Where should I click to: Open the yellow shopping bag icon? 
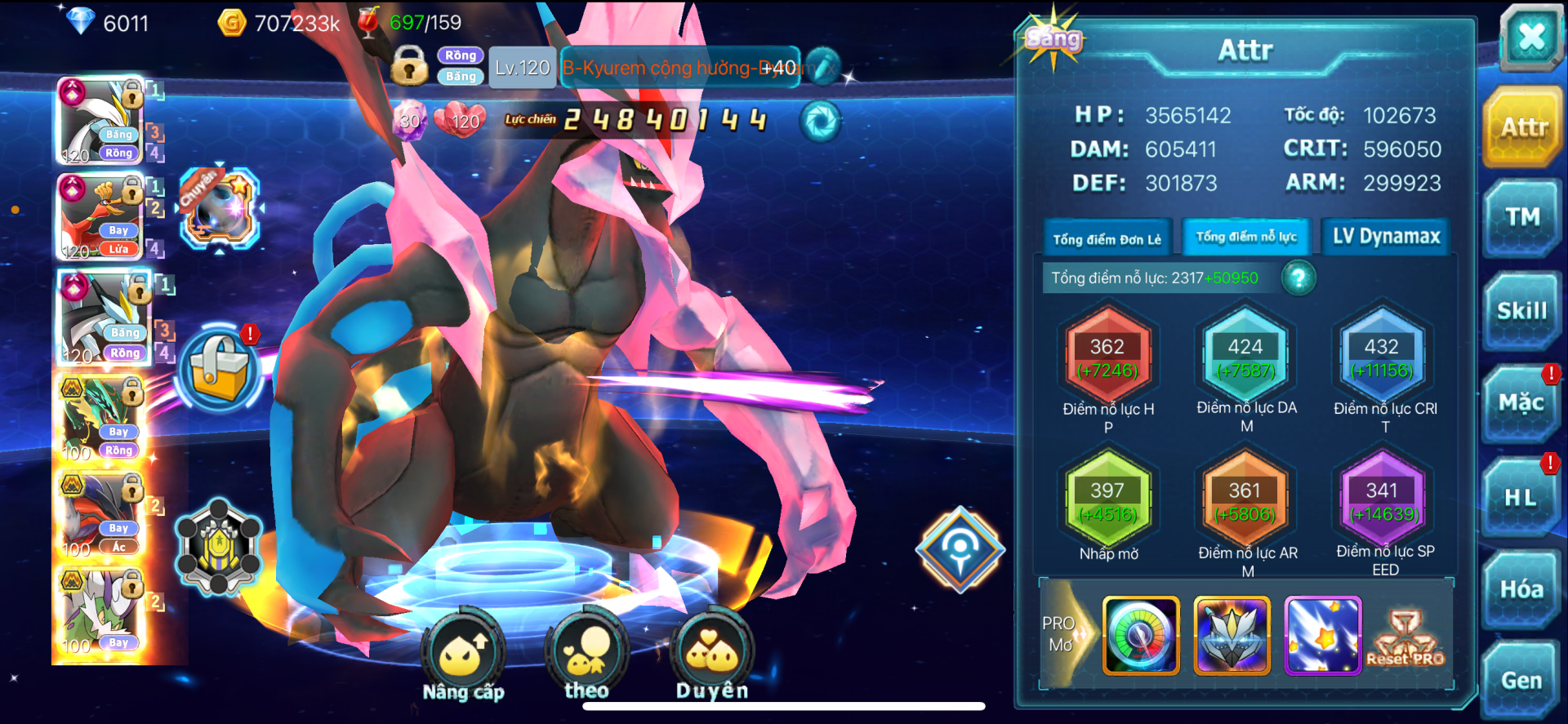(x=219, y=368)
